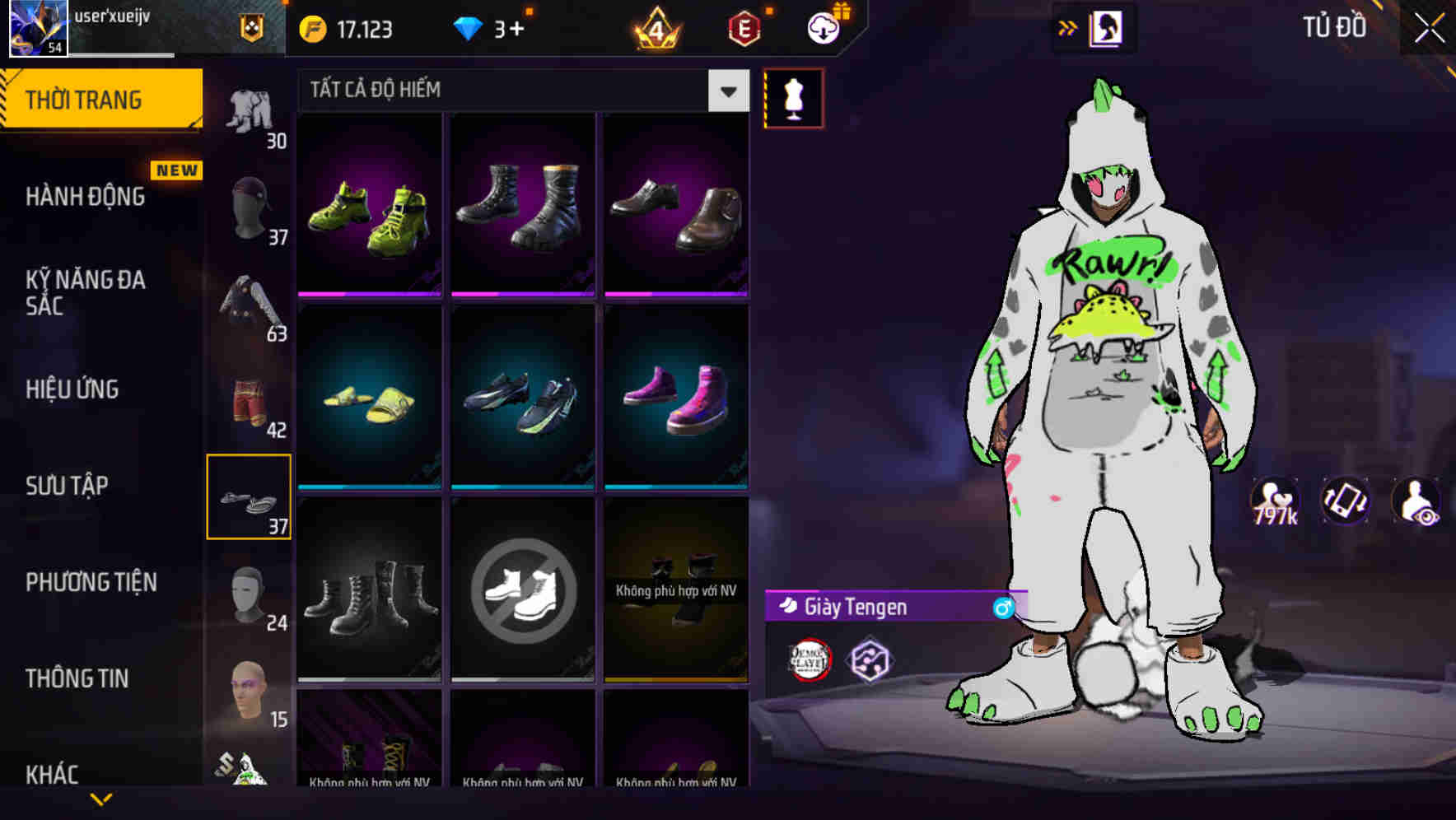The width and height of the screenshot is (1456, 820).
Task: Open the Phương Tiện menu item
Action: [91, 582]
